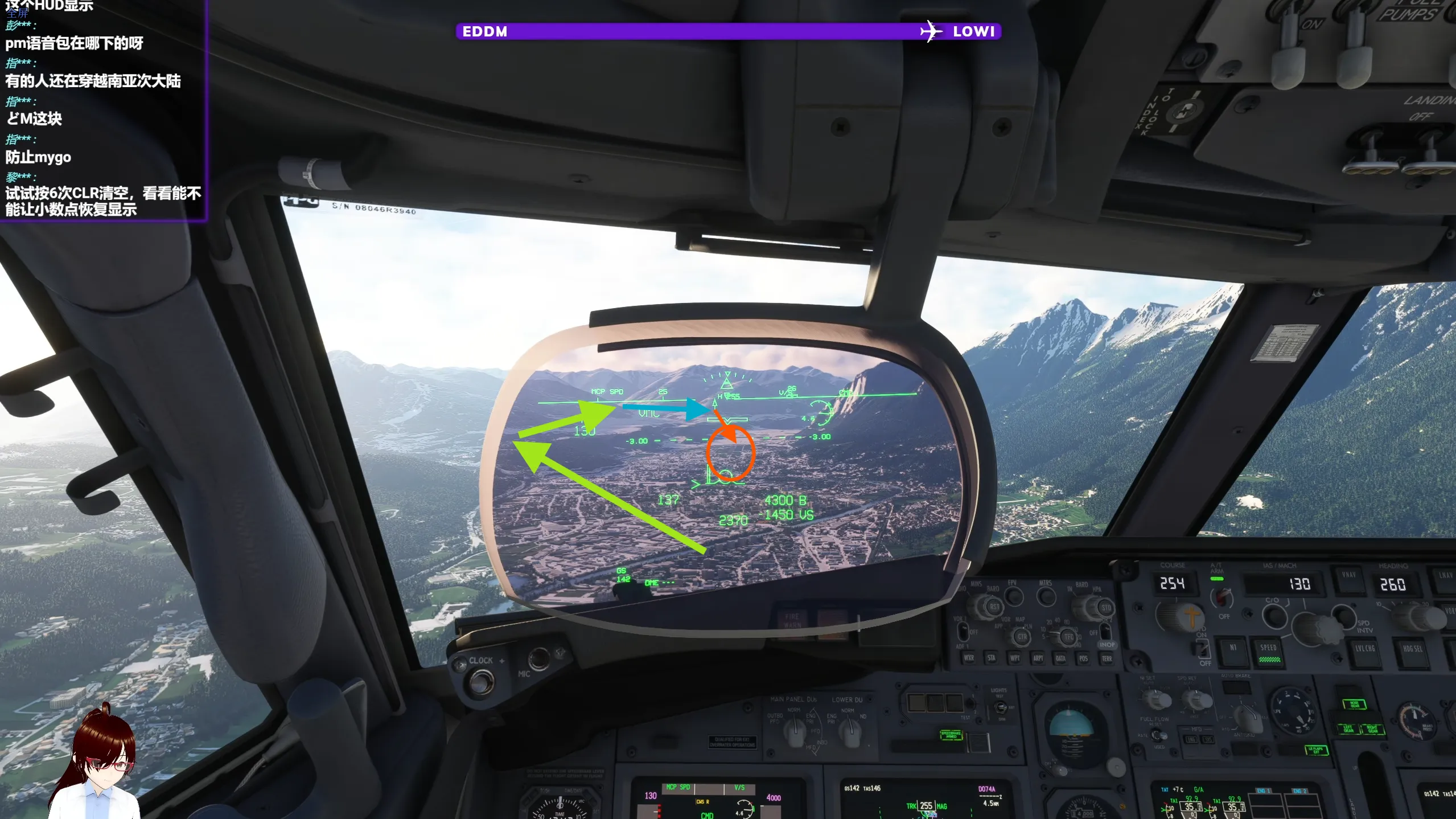Enable the WPT waypoint overlay button

pyautogui.click(x=1015, y=658)
